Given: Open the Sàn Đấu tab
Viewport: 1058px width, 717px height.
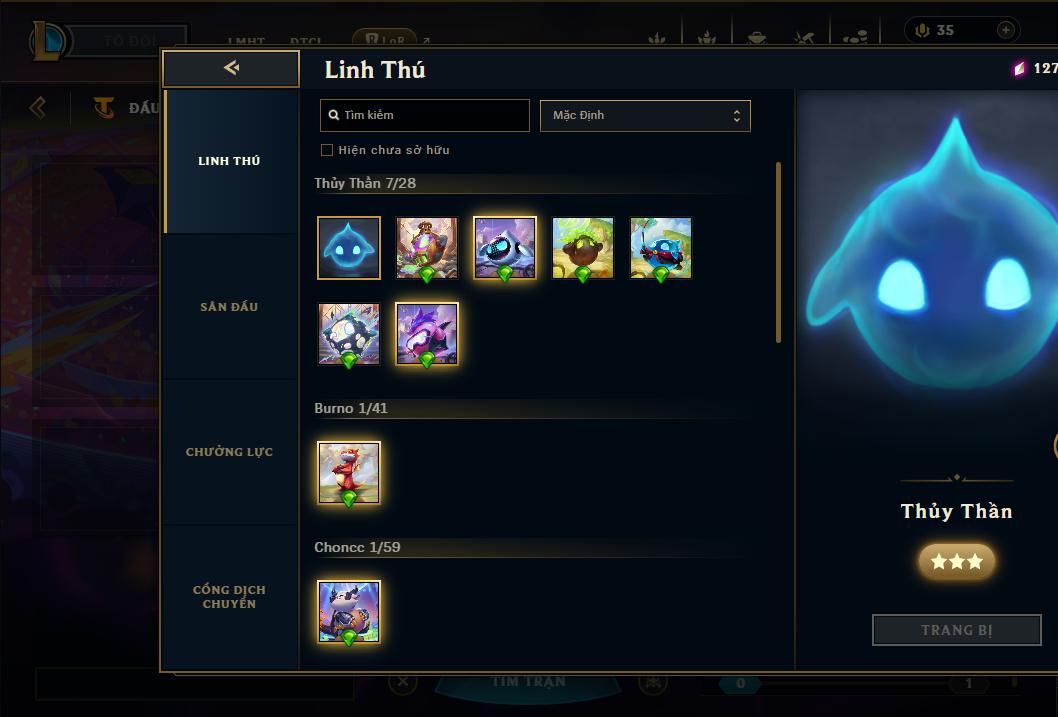Looking at the screenshot, I should 229,307.
